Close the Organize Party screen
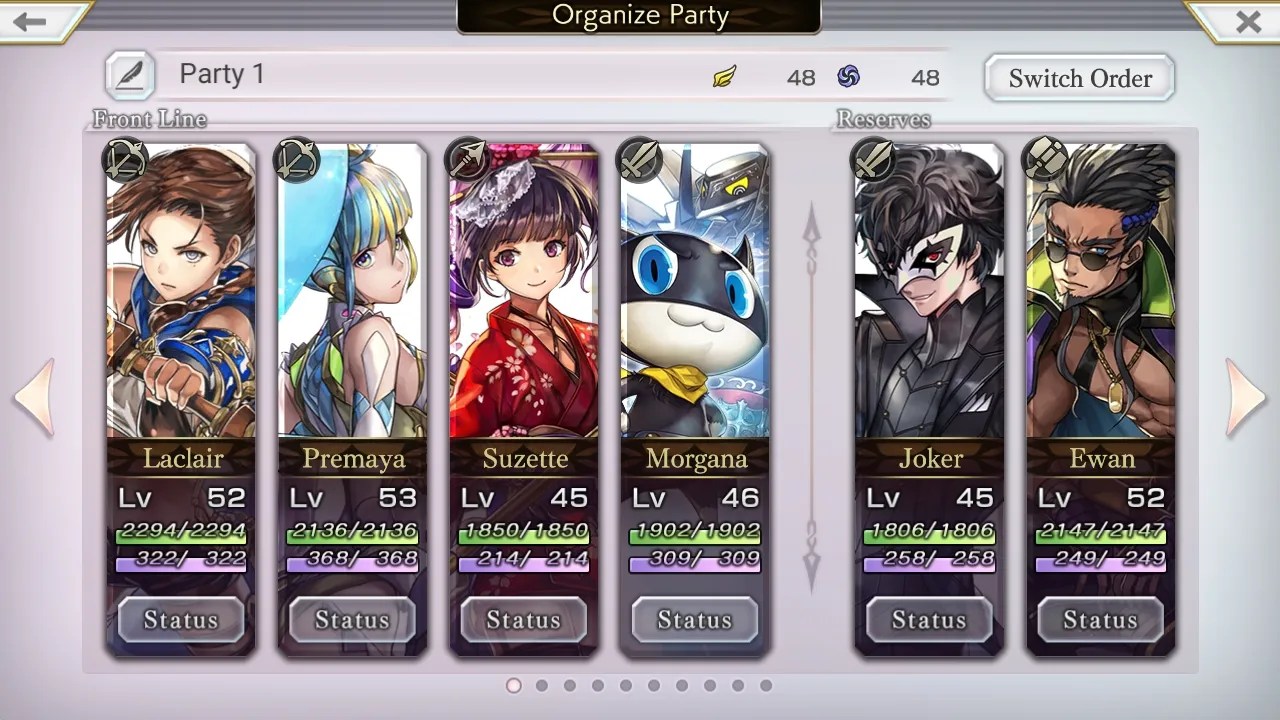The height and width of the screenshot is (720, 1280). click(x=1247, y=21)
